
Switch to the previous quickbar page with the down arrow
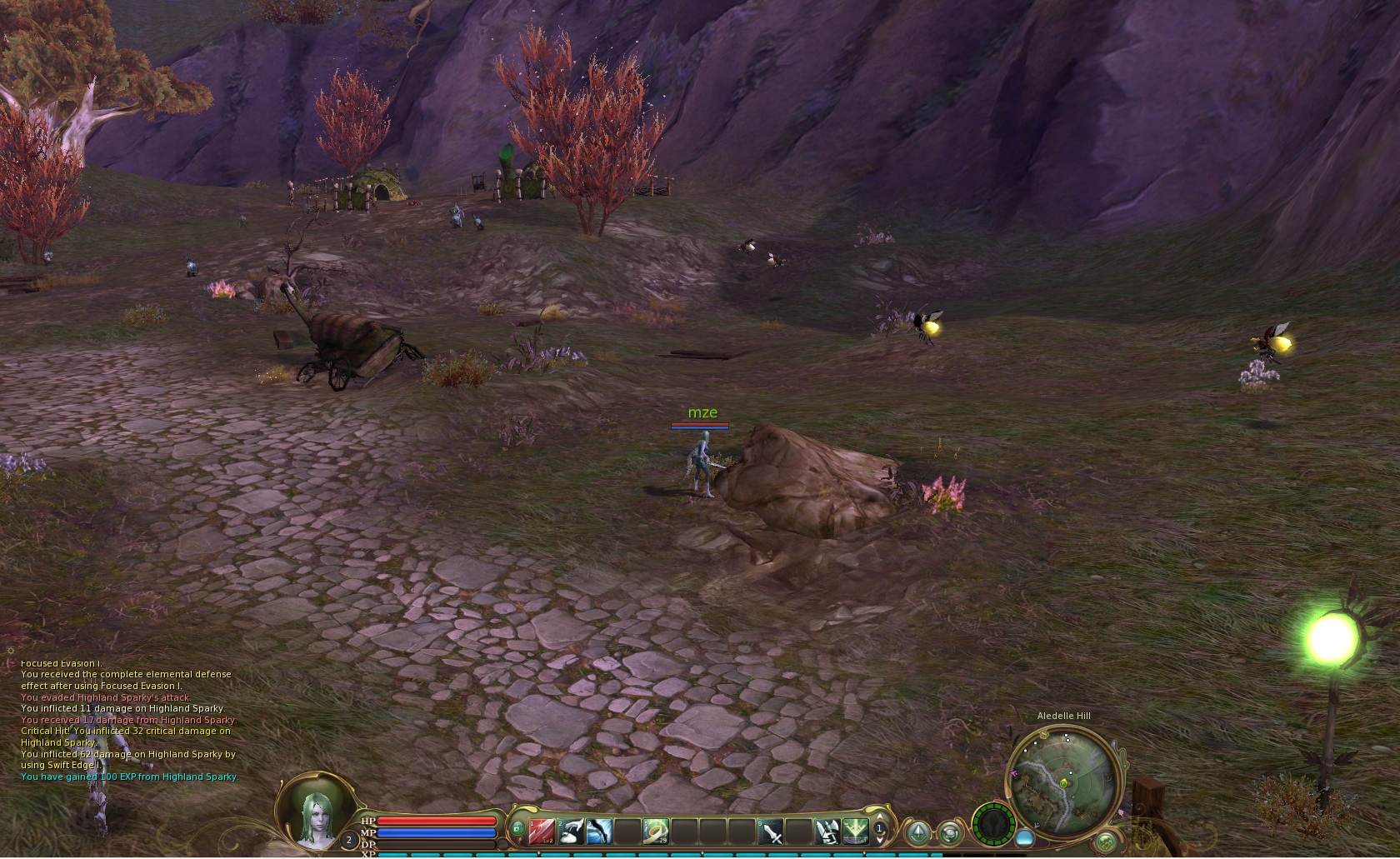[x=879, y=841]
